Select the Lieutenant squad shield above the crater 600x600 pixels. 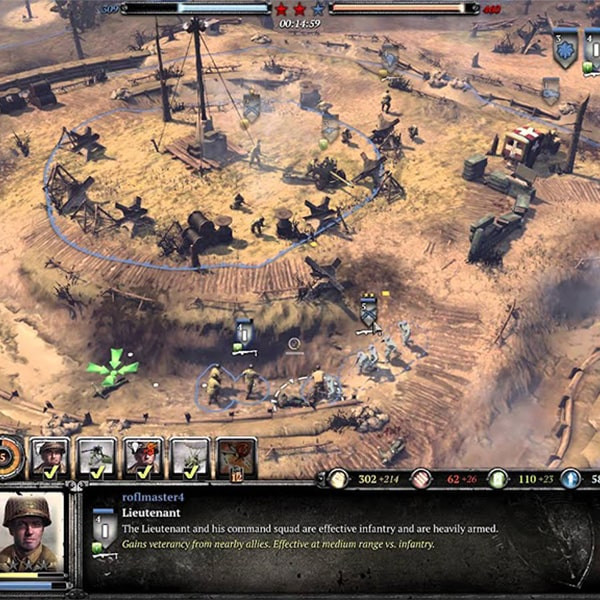point(244,333)
